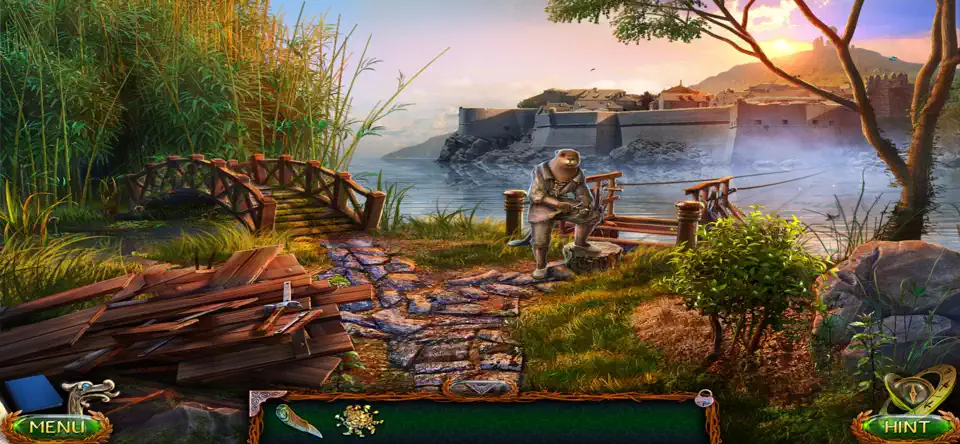Open the blue journal book
The width and height of the screenshot is (960, 444).
pyautogui.click(x=34, y=393)
